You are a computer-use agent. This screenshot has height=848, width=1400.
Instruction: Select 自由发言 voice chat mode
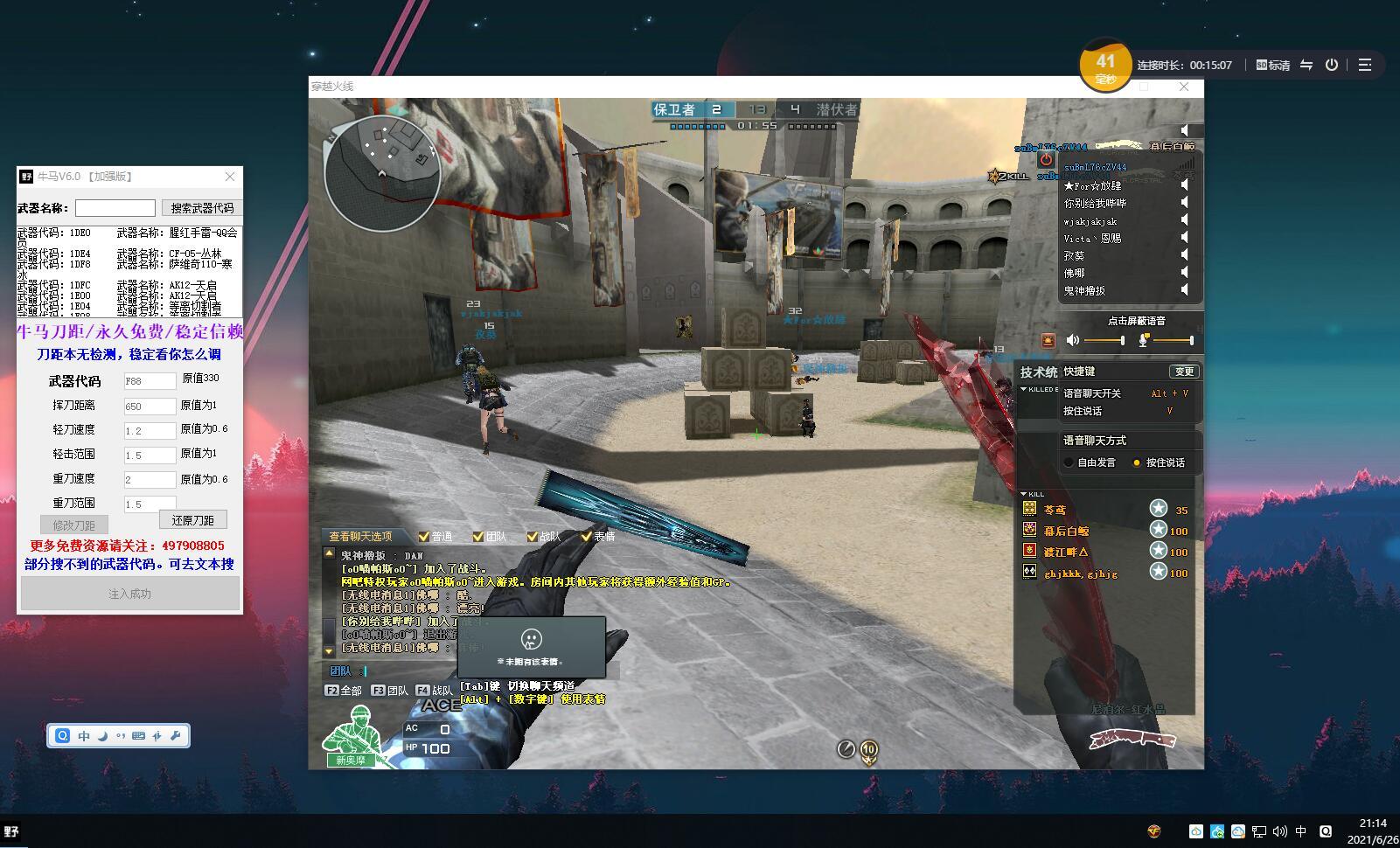tap(1069, 462)
